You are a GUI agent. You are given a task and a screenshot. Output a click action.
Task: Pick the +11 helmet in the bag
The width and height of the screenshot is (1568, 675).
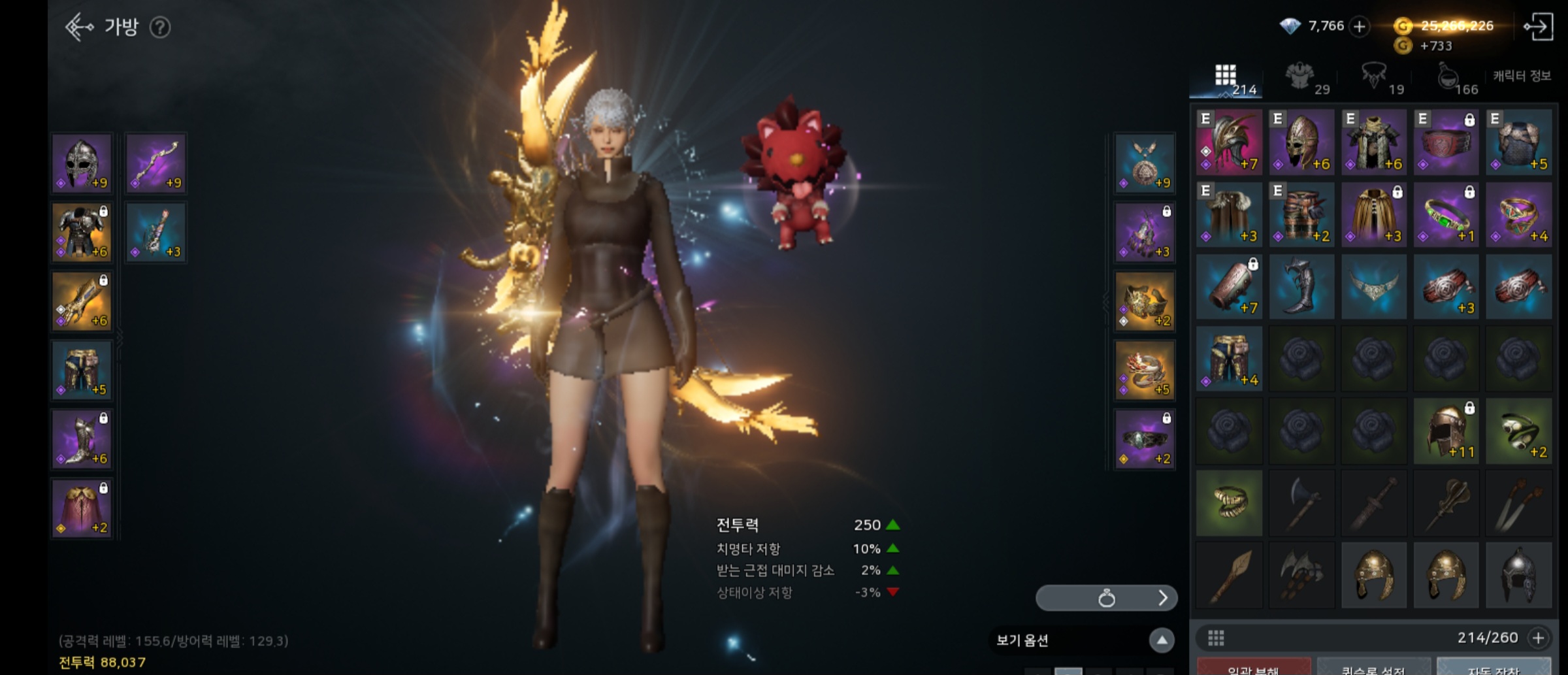tap(1446, 431)
